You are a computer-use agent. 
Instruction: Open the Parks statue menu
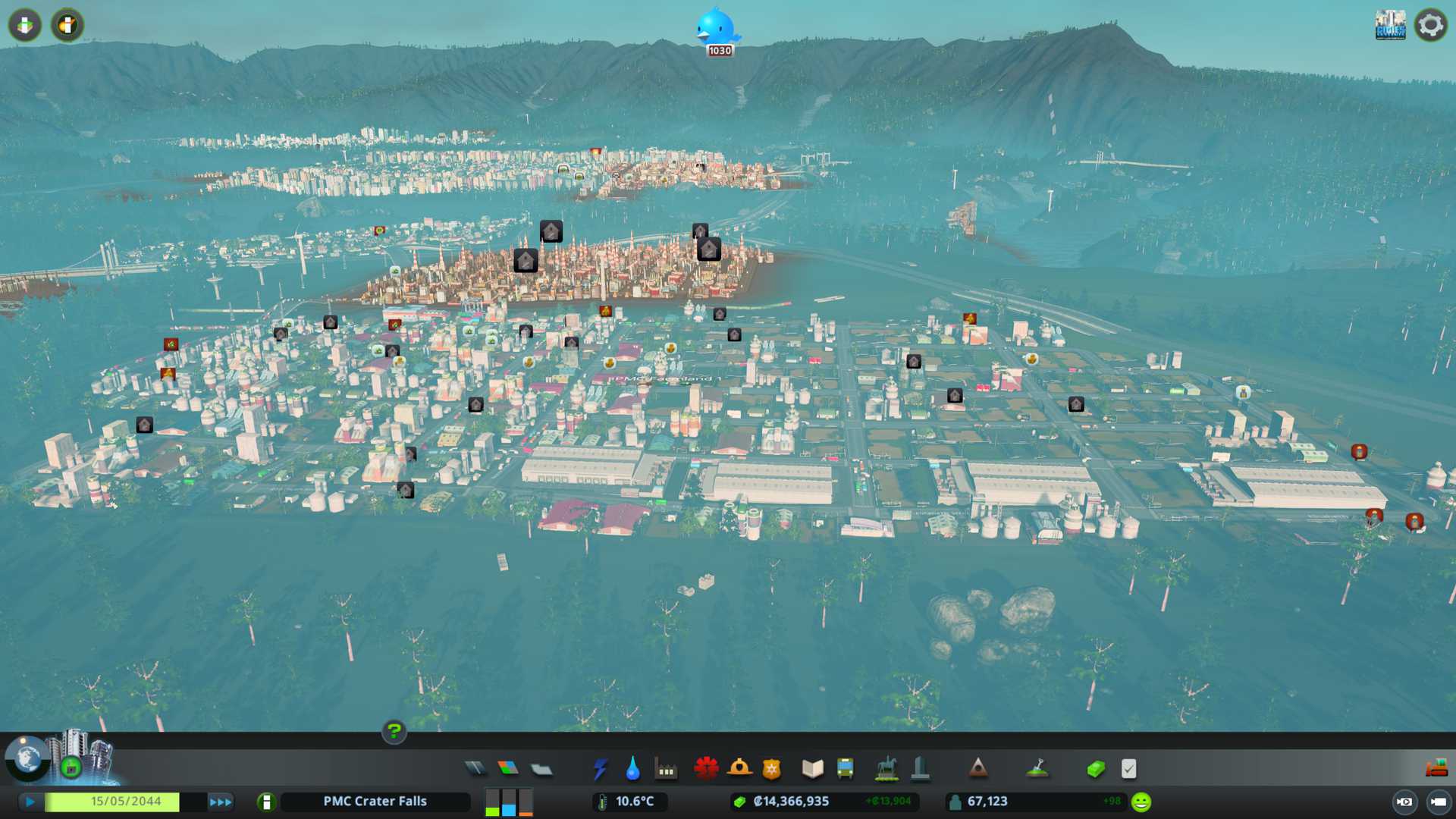(886, 769)
